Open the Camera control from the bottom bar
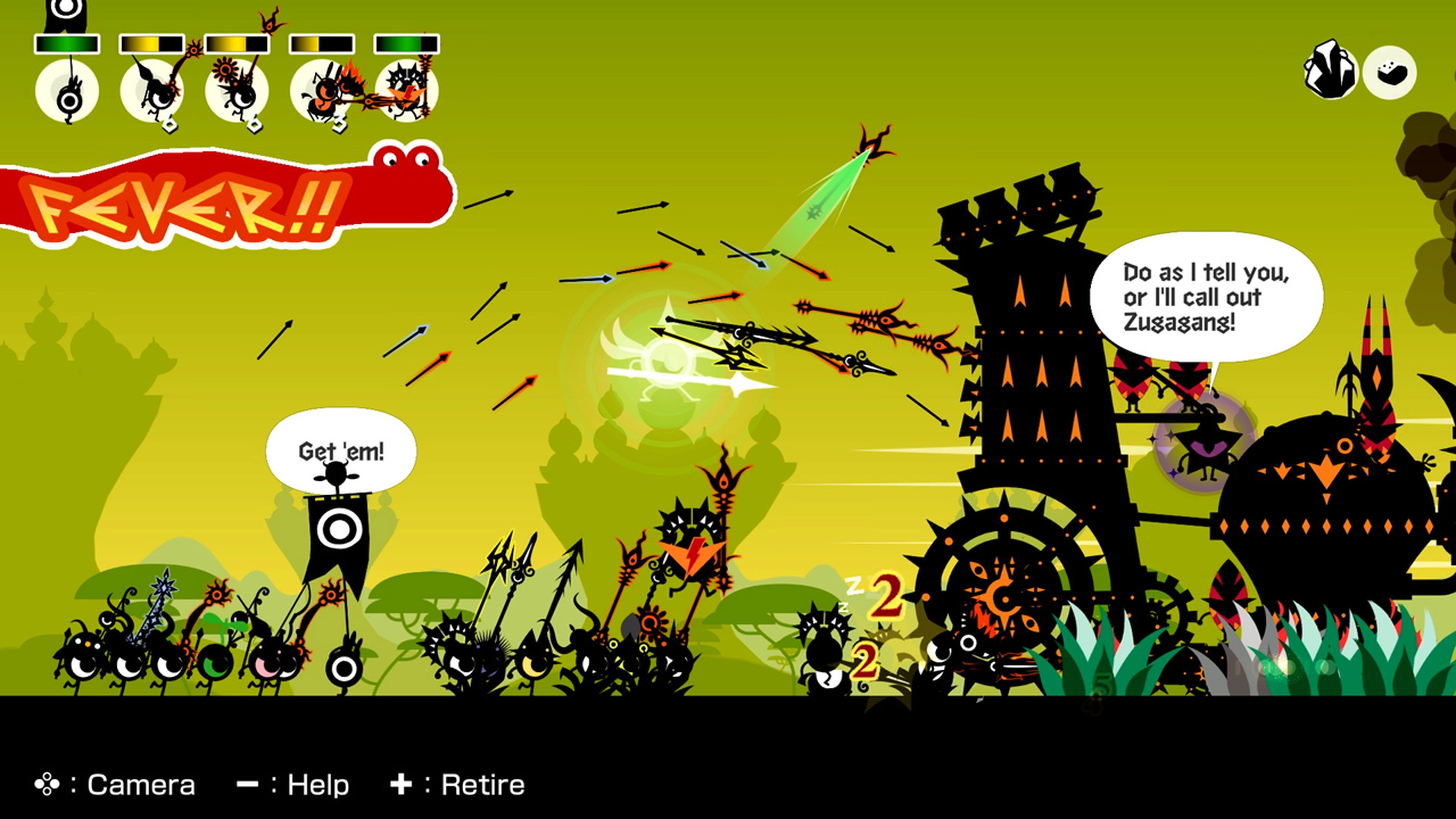The width and height of the screenshot is (1456, 819). [113, 784]
